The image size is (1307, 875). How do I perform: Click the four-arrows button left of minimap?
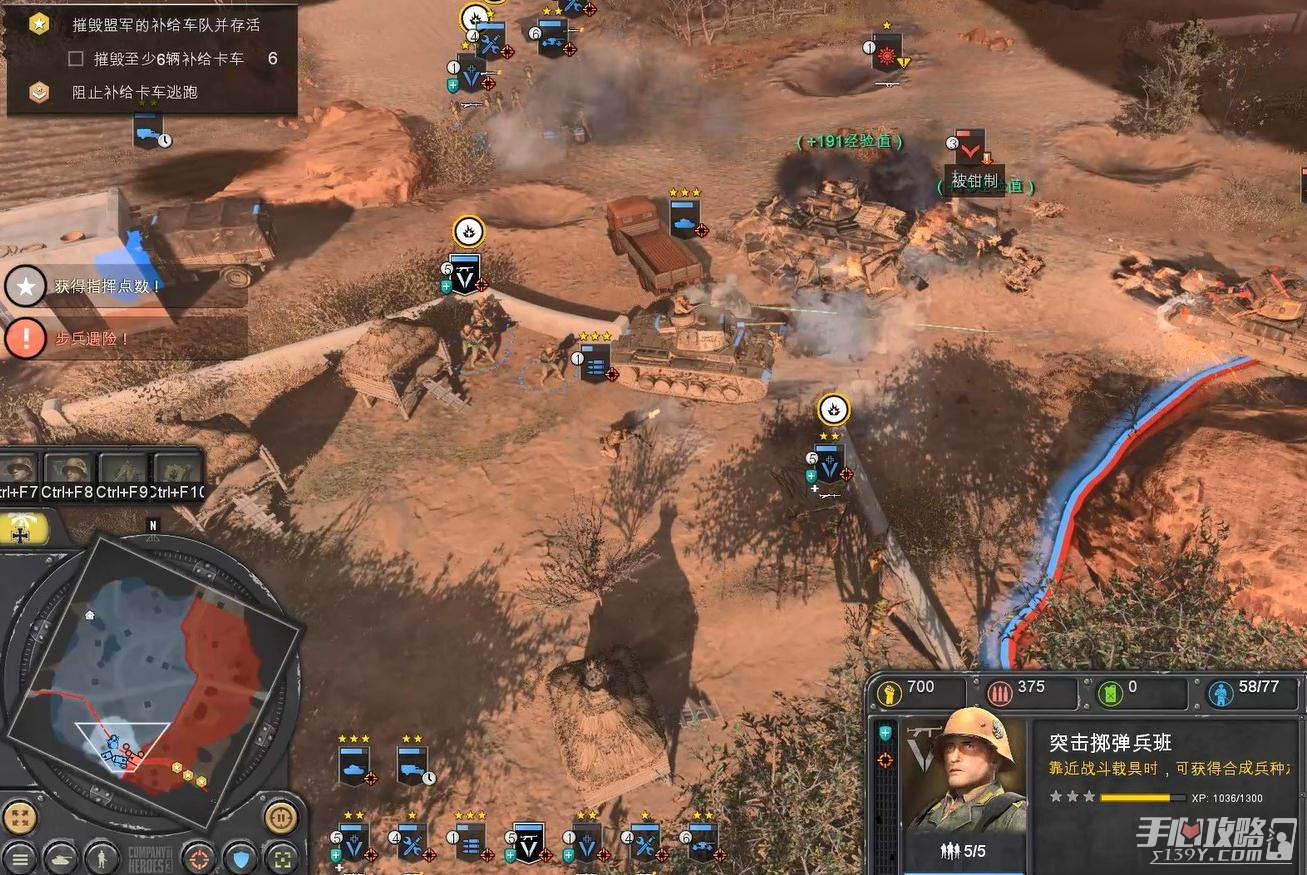(x=20, y=818)
